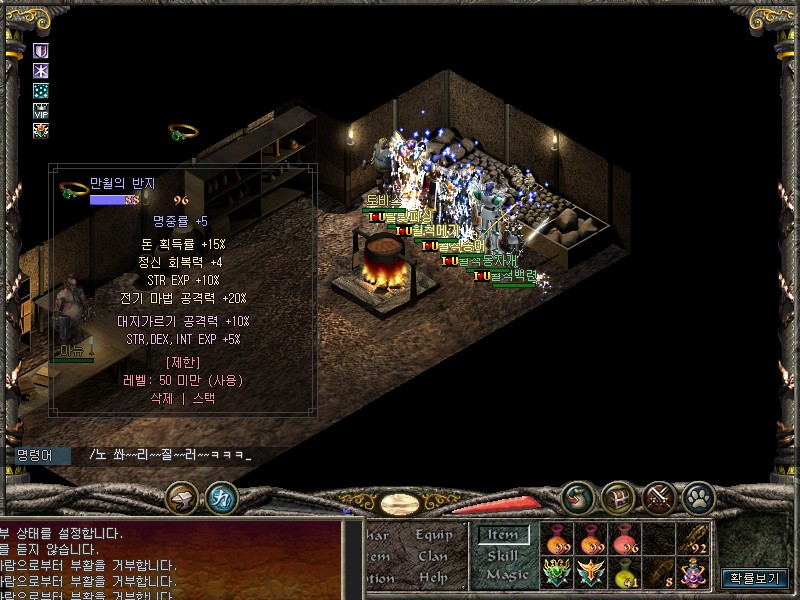Open the anvil crafting button
Image resolution: width=800 pixels, height=600 pixels.
(182, 497)
